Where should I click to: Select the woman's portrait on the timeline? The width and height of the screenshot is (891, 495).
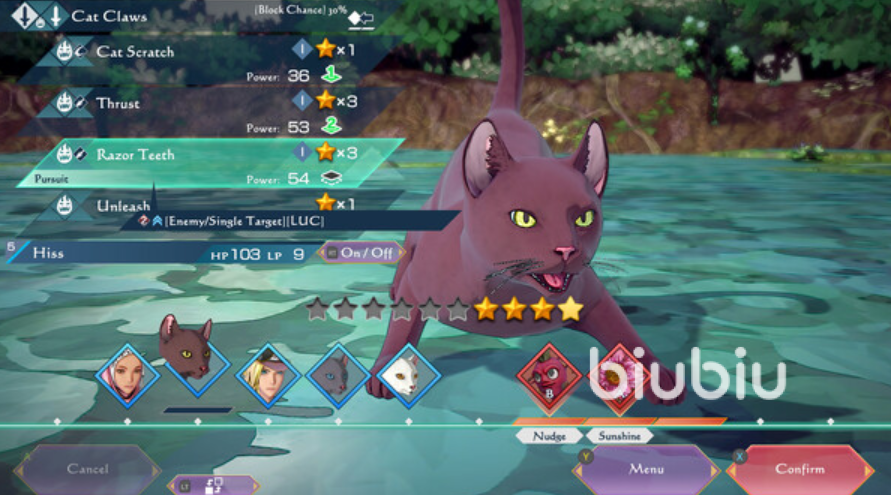(x=127, y=375)
